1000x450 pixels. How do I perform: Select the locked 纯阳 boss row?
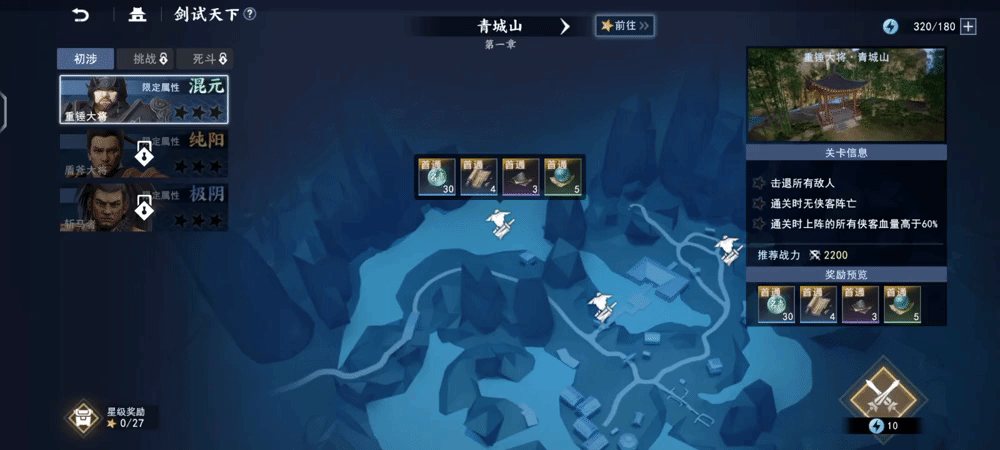[144, 153]
